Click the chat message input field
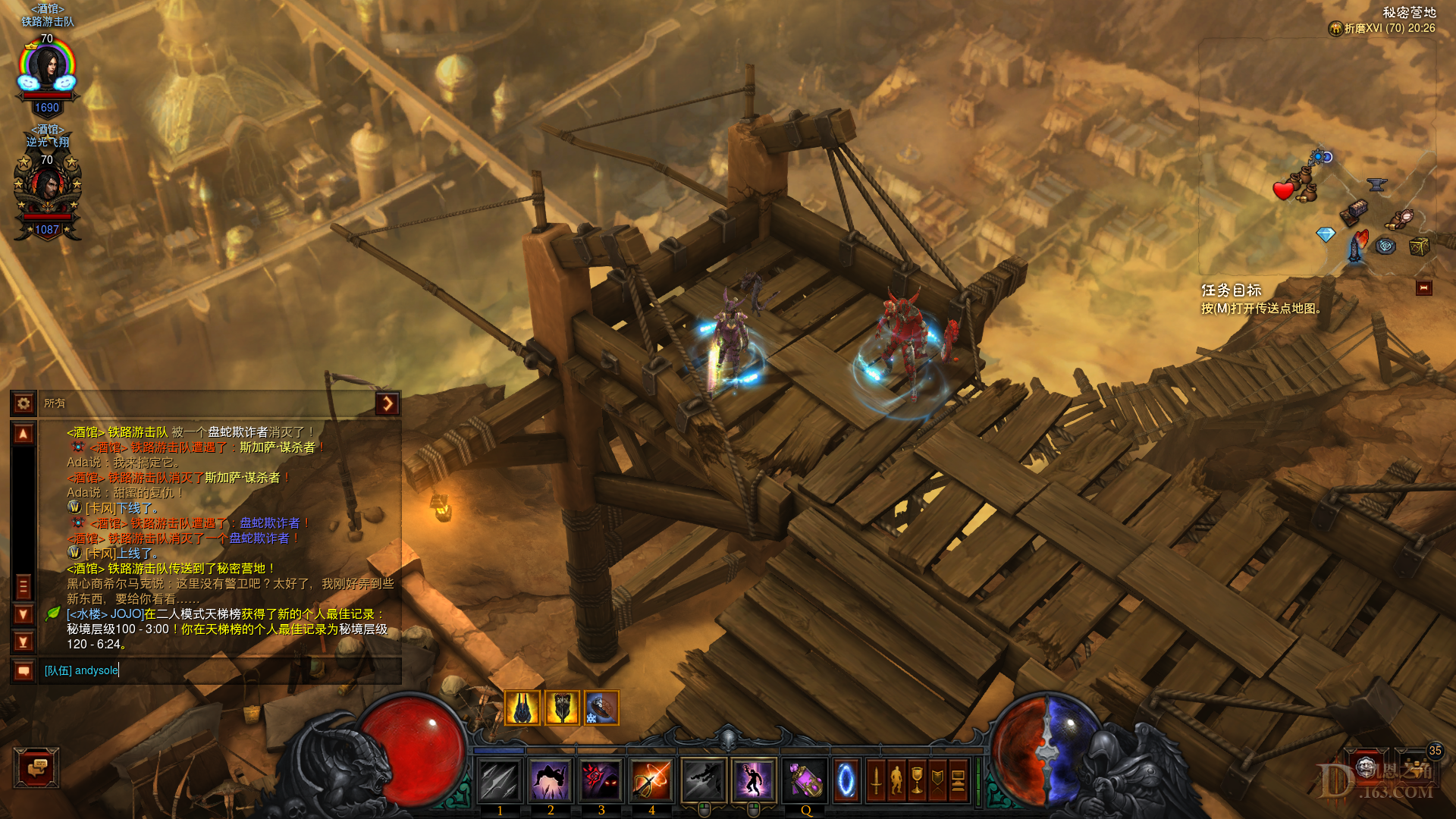The image size is (1456, 819). [220, 670]
